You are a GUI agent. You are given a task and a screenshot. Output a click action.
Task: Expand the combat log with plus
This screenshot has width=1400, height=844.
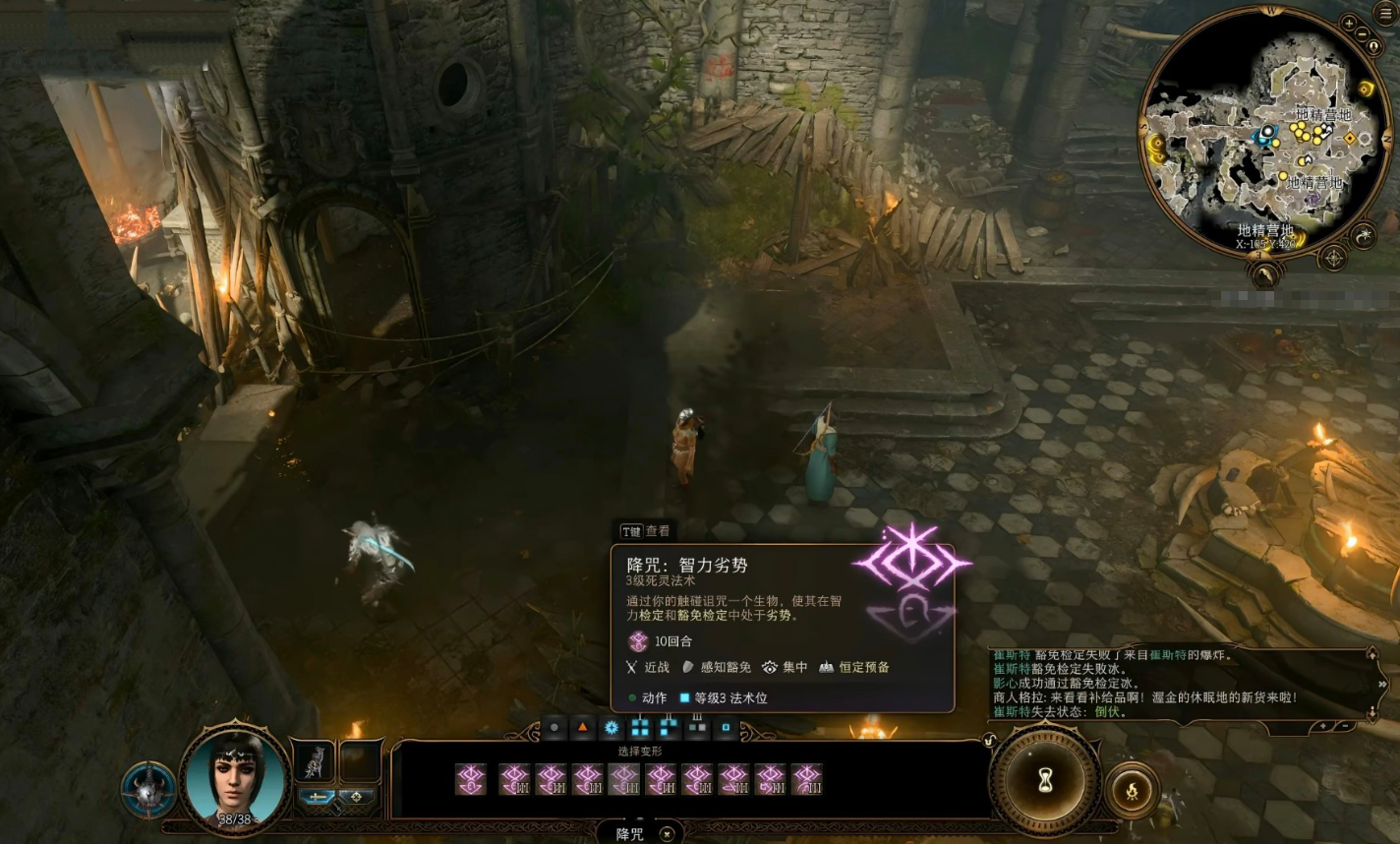1323,726
